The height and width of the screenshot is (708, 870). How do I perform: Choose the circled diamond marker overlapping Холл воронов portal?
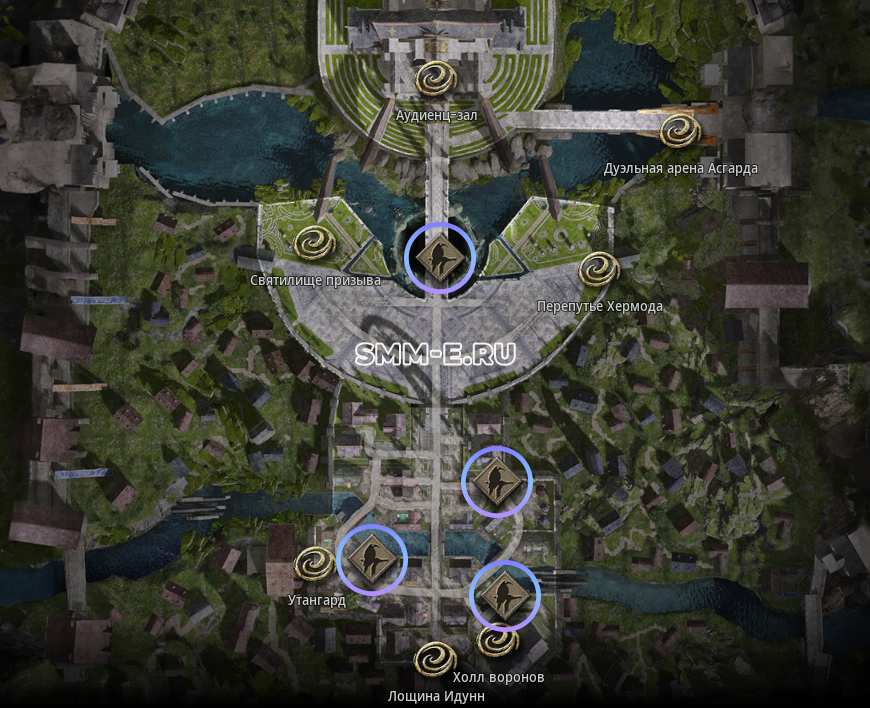505,596
